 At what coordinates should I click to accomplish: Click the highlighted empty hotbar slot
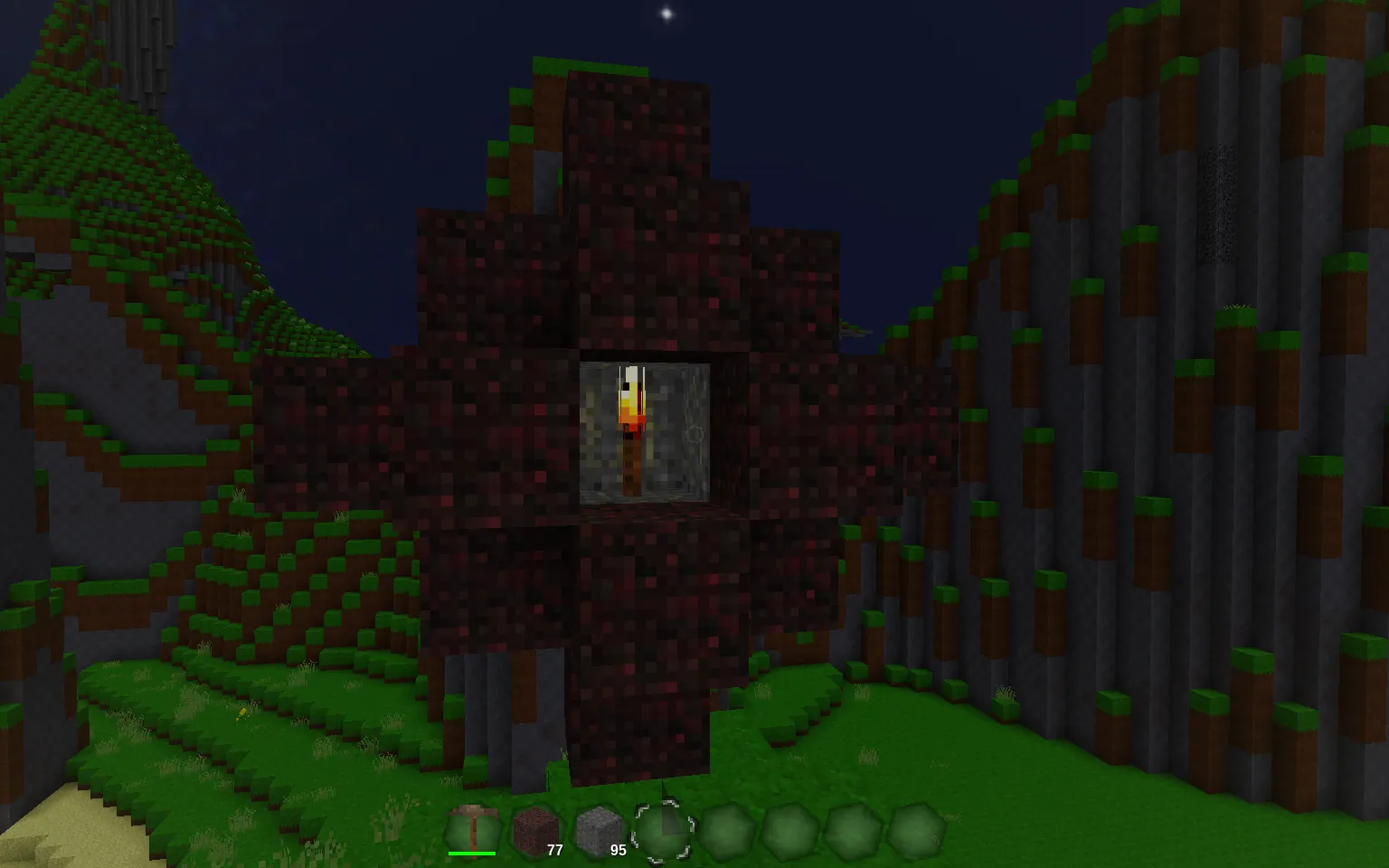663,829
